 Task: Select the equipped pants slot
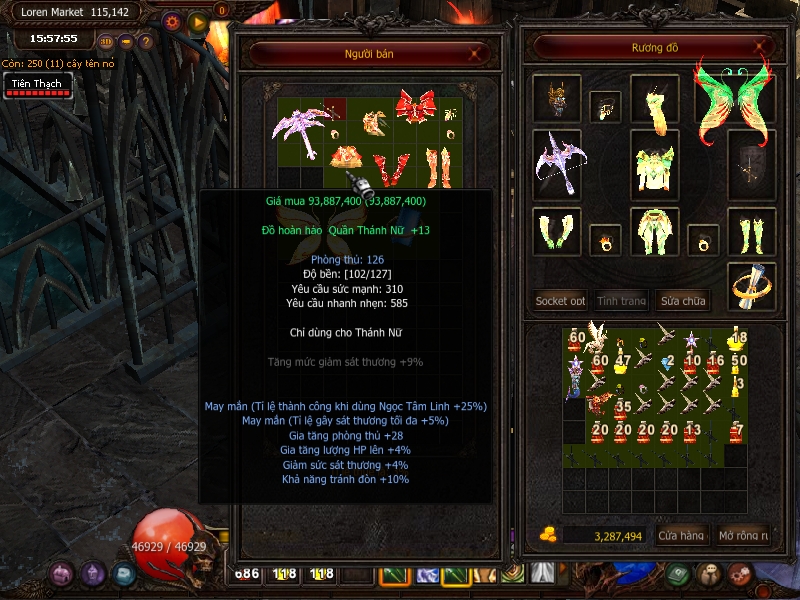click(x=656, y=232)
